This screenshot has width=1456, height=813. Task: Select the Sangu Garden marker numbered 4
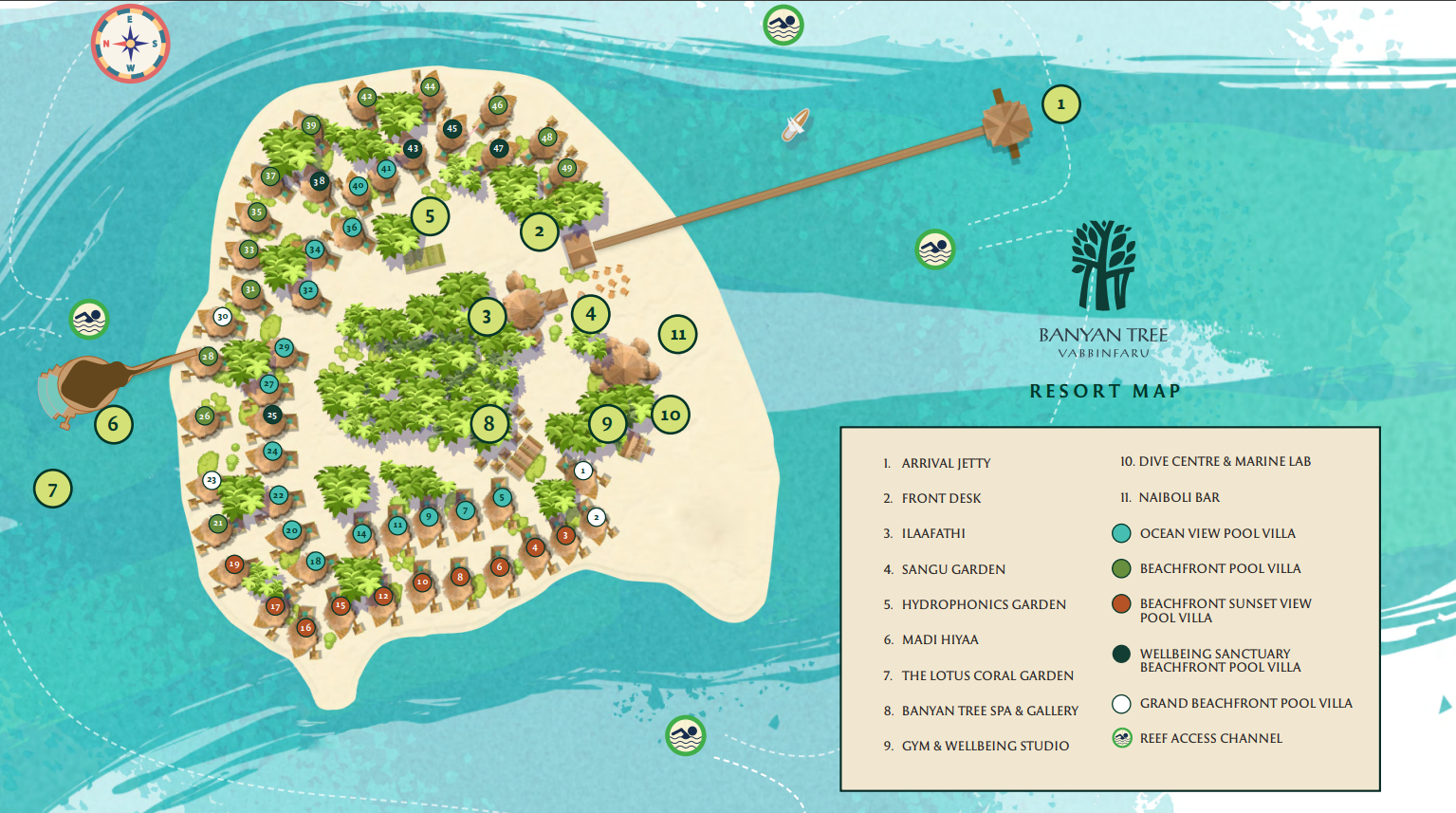point(590,313)
